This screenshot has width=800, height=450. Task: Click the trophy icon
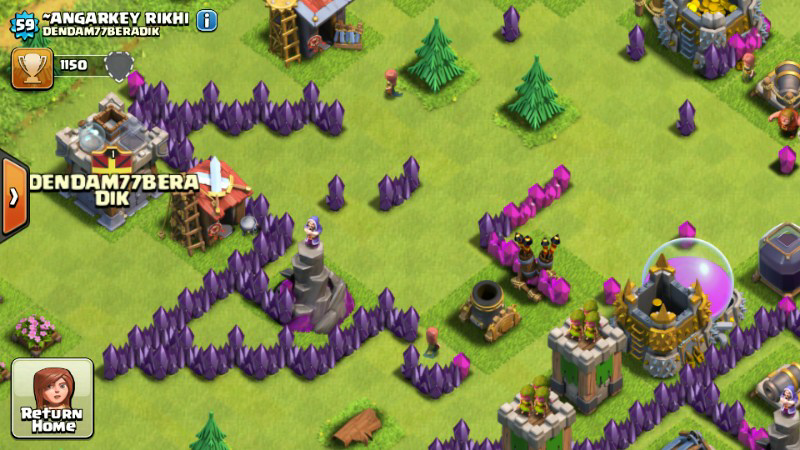click(x=31, y=66)
